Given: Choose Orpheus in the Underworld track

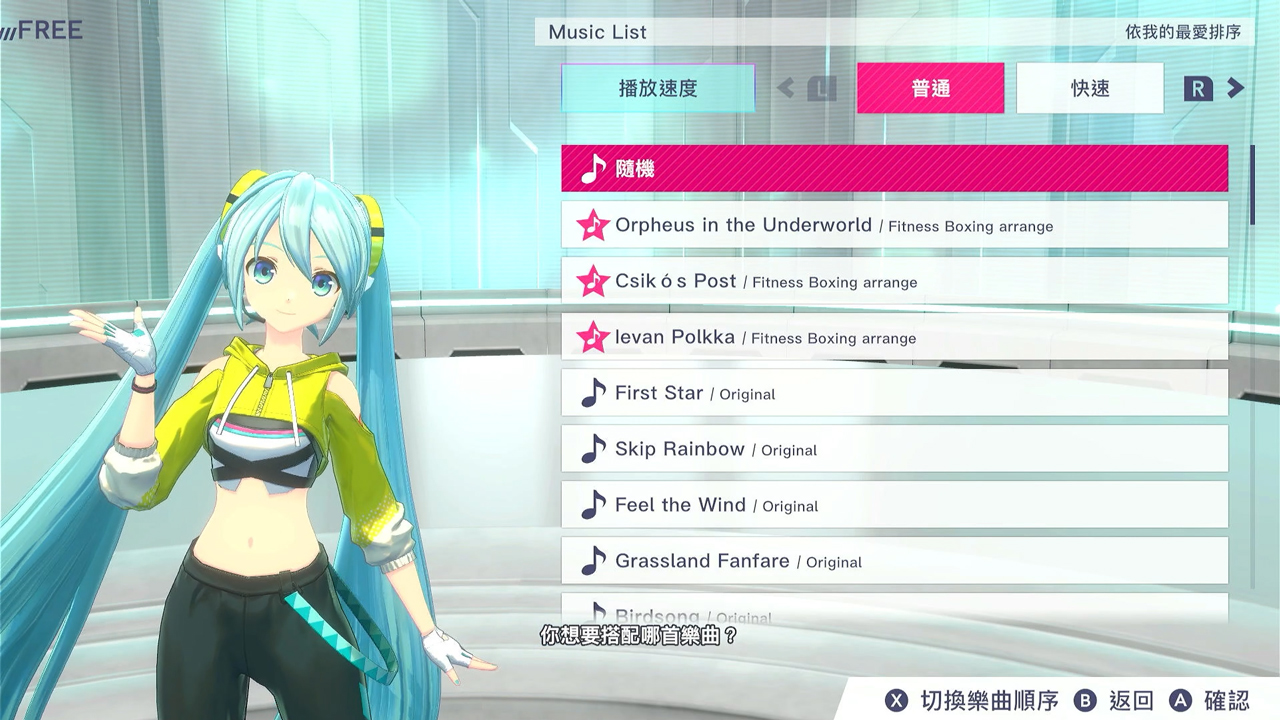Looking at the screenshot, I should point(894,225).
